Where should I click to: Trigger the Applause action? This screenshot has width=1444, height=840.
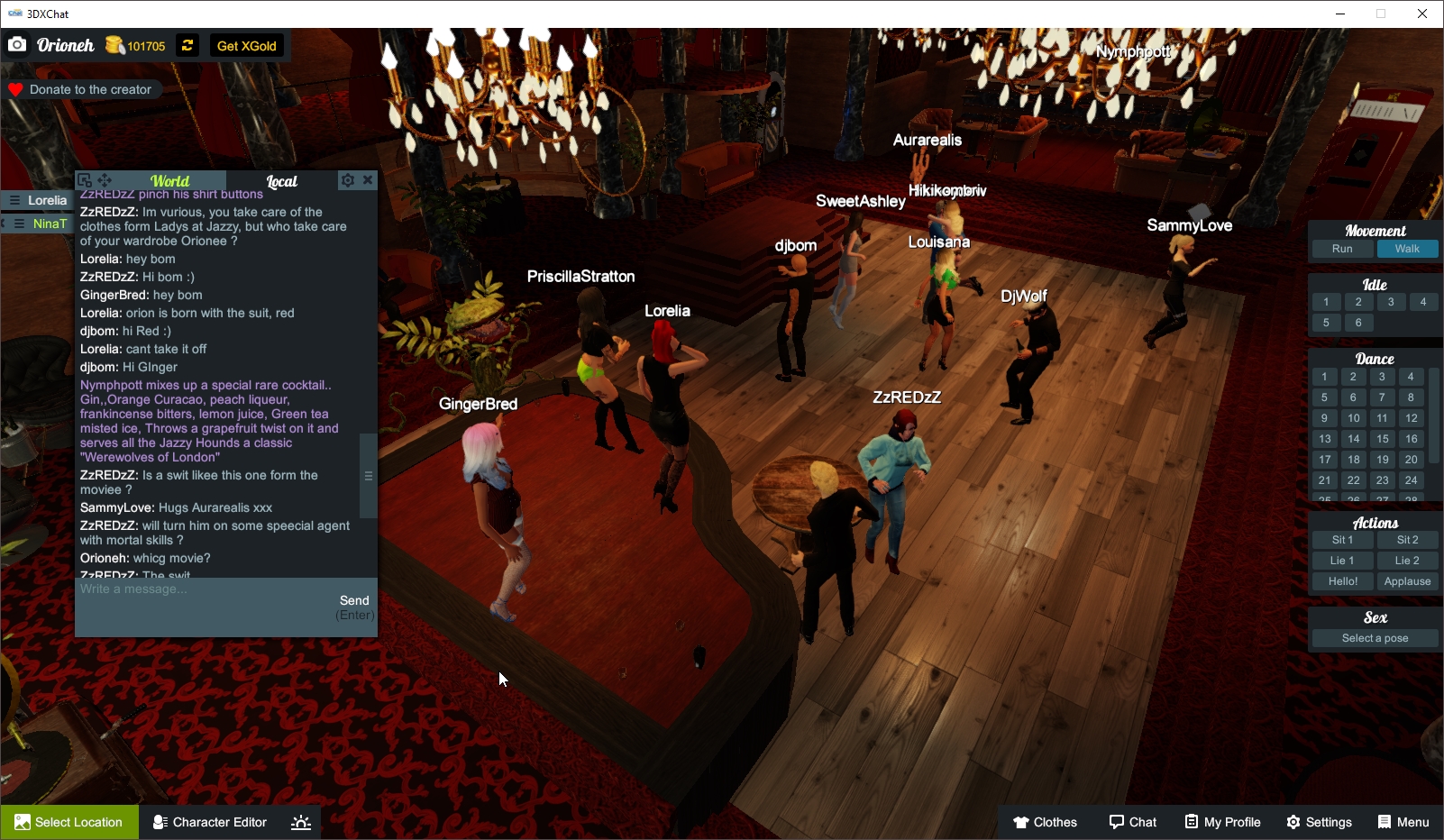(x=1408, y=581)
